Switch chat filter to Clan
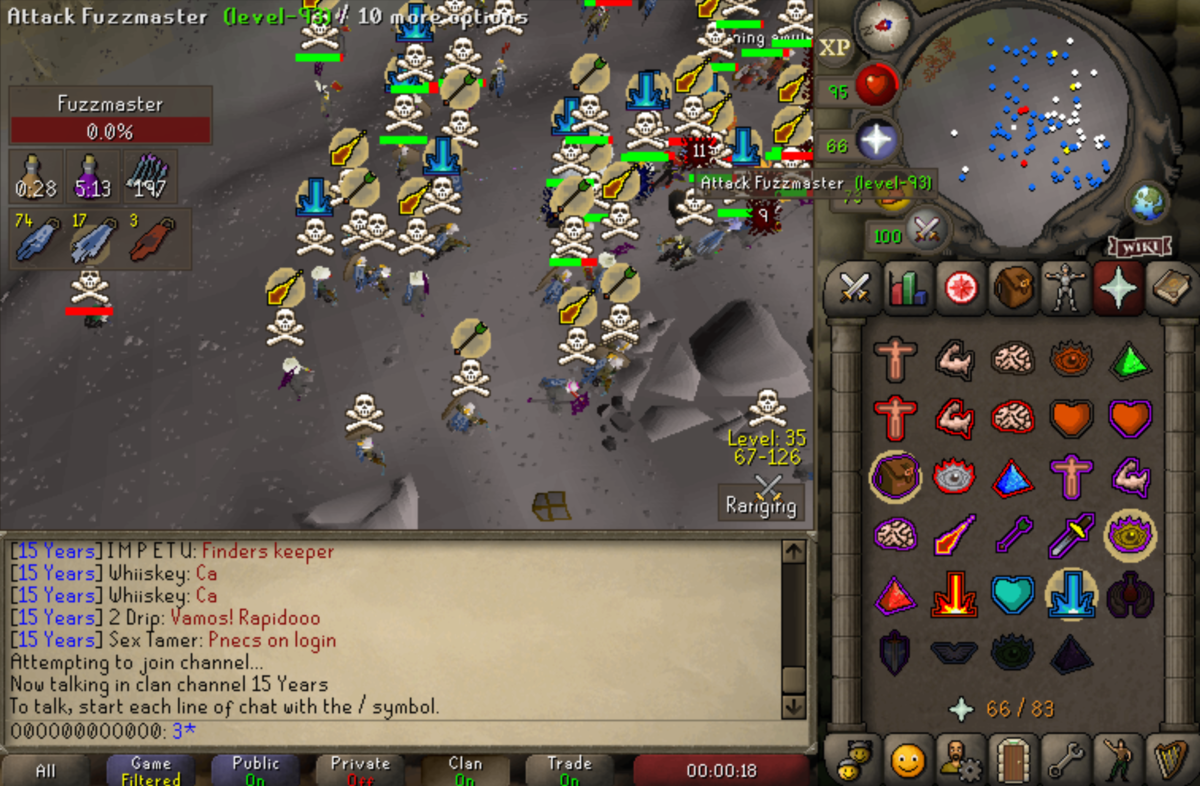The width and height of the screenshot is (1200, 786). click(464, 770)
